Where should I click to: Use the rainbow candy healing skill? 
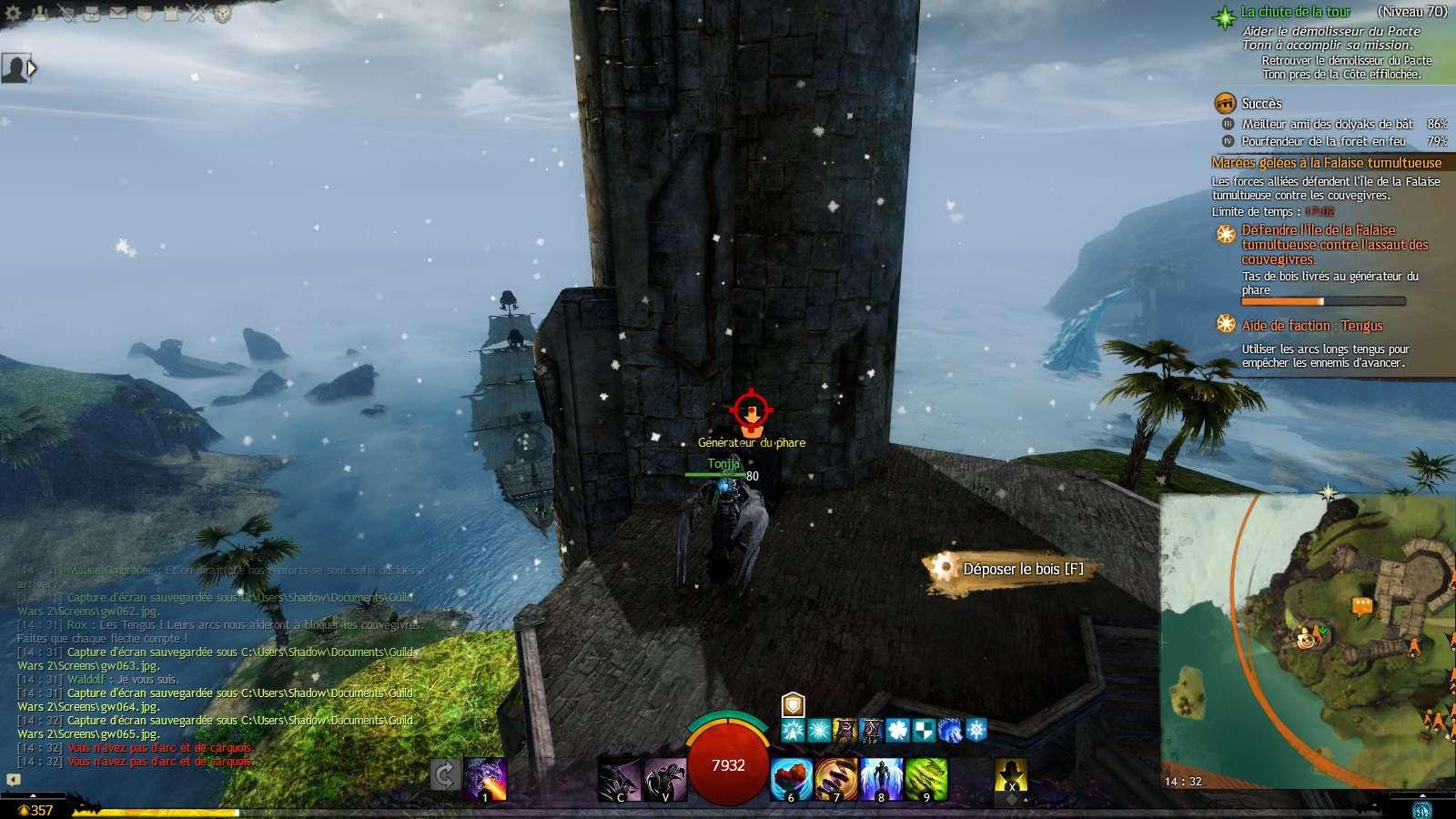click(792, 779)
